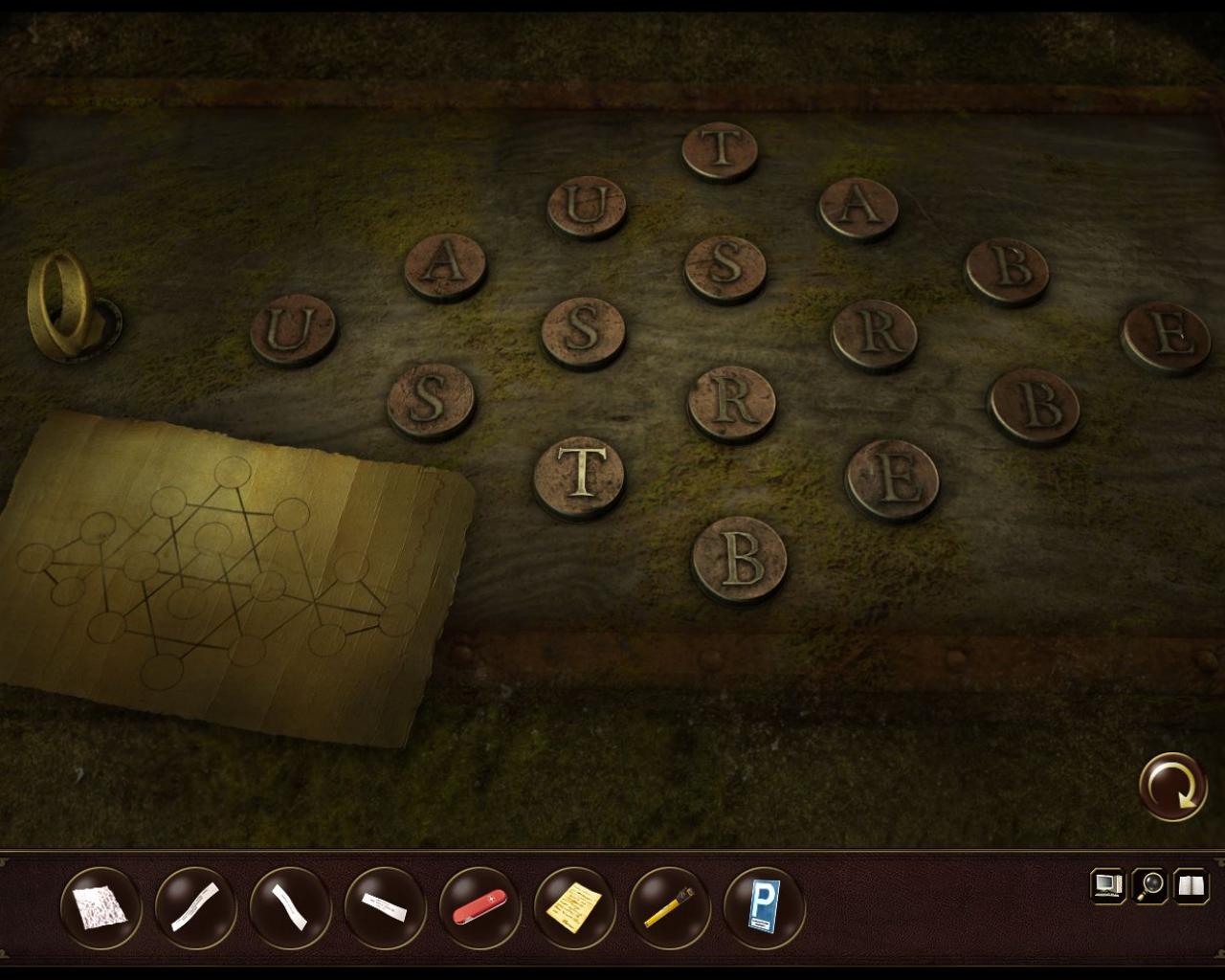
Task: Click the first paper strip in inventory
Action: click(x=196, y=904)
